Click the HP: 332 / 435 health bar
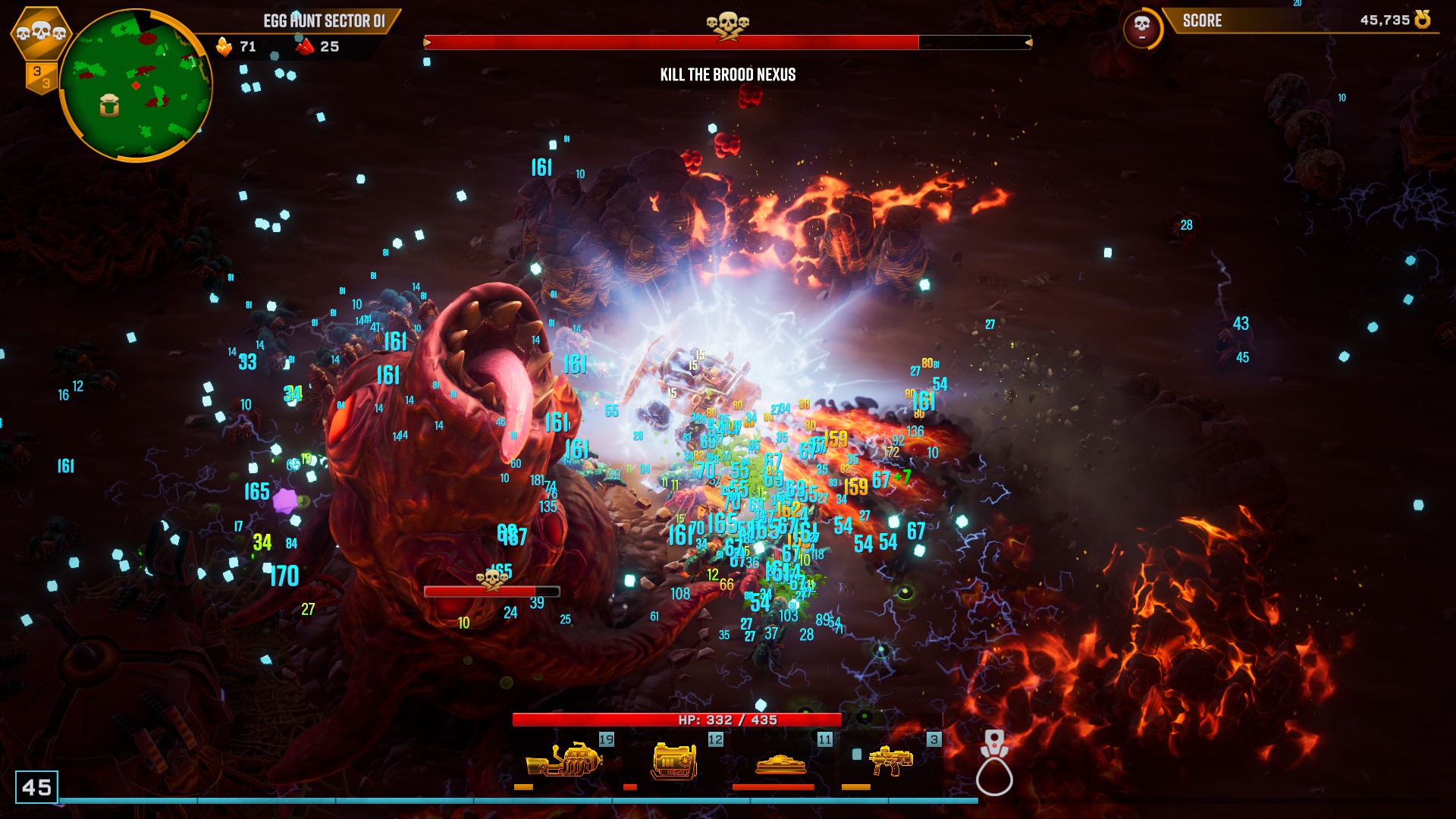Screen dimensions: 1456x819 (677, 719)
